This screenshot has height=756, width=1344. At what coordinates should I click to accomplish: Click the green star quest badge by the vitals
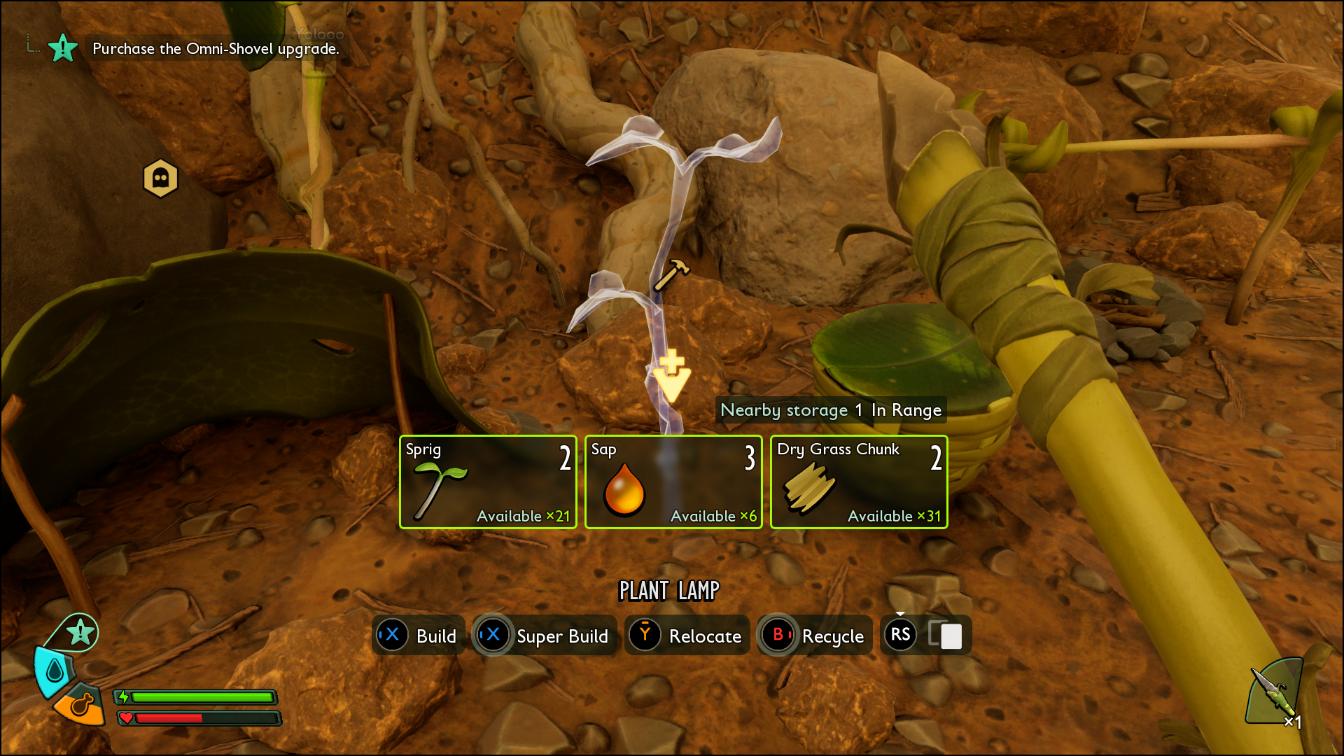click(x=81, y=632)
